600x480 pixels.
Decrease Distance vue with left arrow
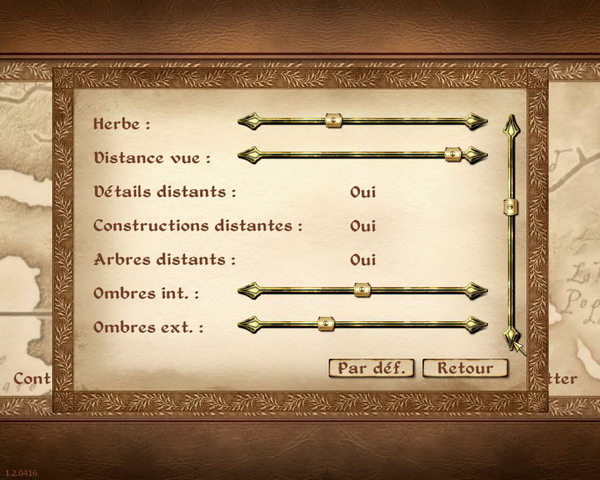coord(250,155)
